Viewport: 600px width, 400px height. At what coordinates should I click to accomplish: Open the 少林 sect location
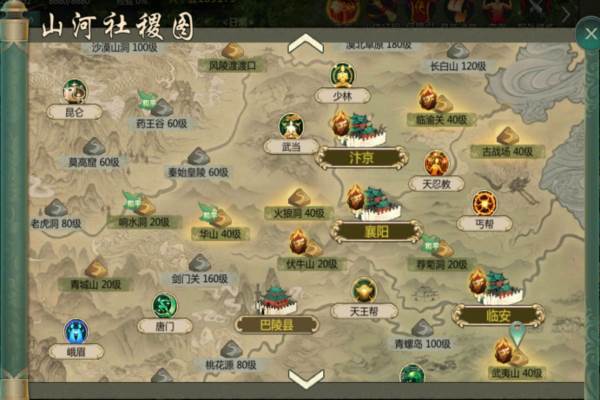click(x=342, y=80)
